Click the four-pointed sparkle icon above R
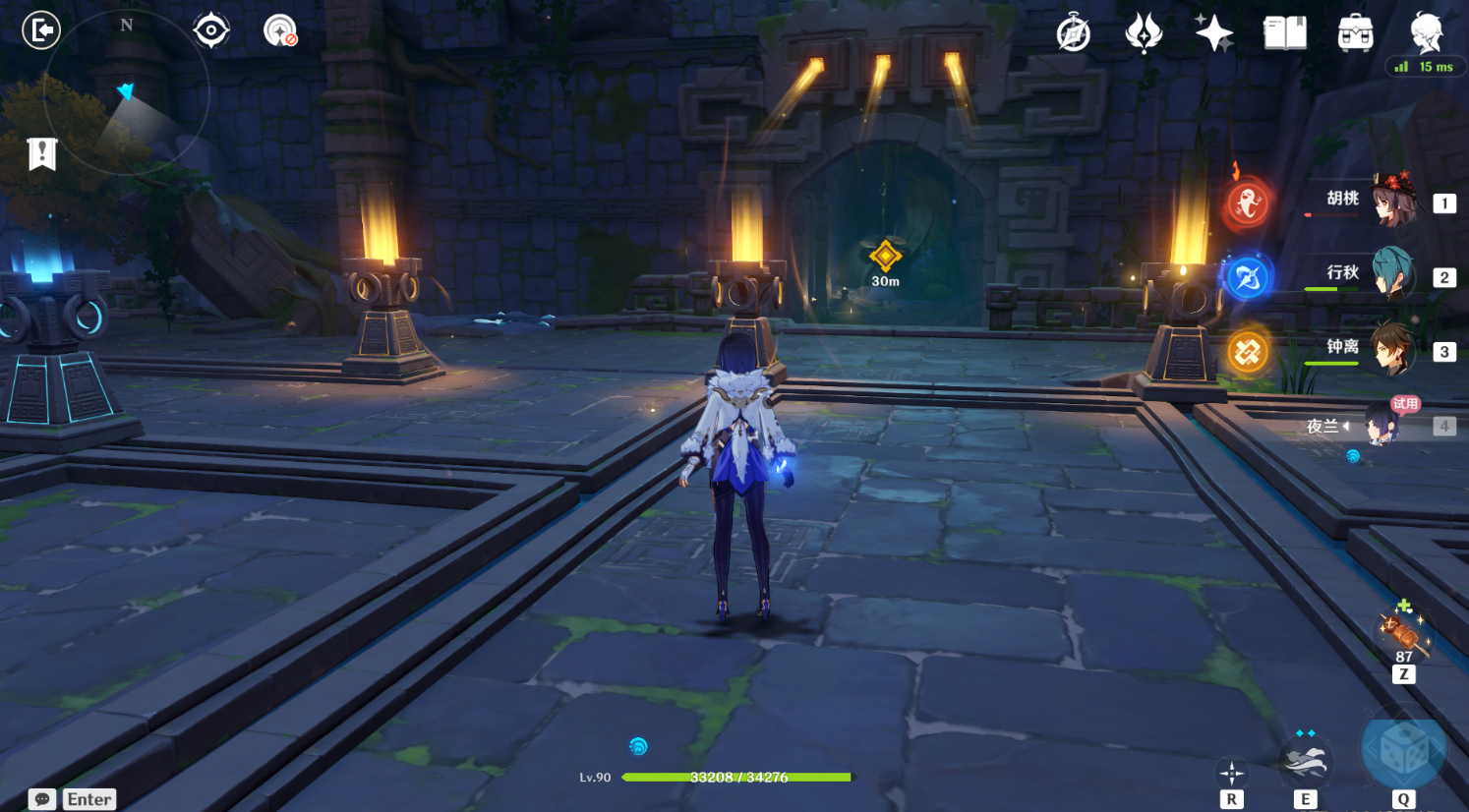This screenshot has height=812, width=1469. click(1231, 772)
